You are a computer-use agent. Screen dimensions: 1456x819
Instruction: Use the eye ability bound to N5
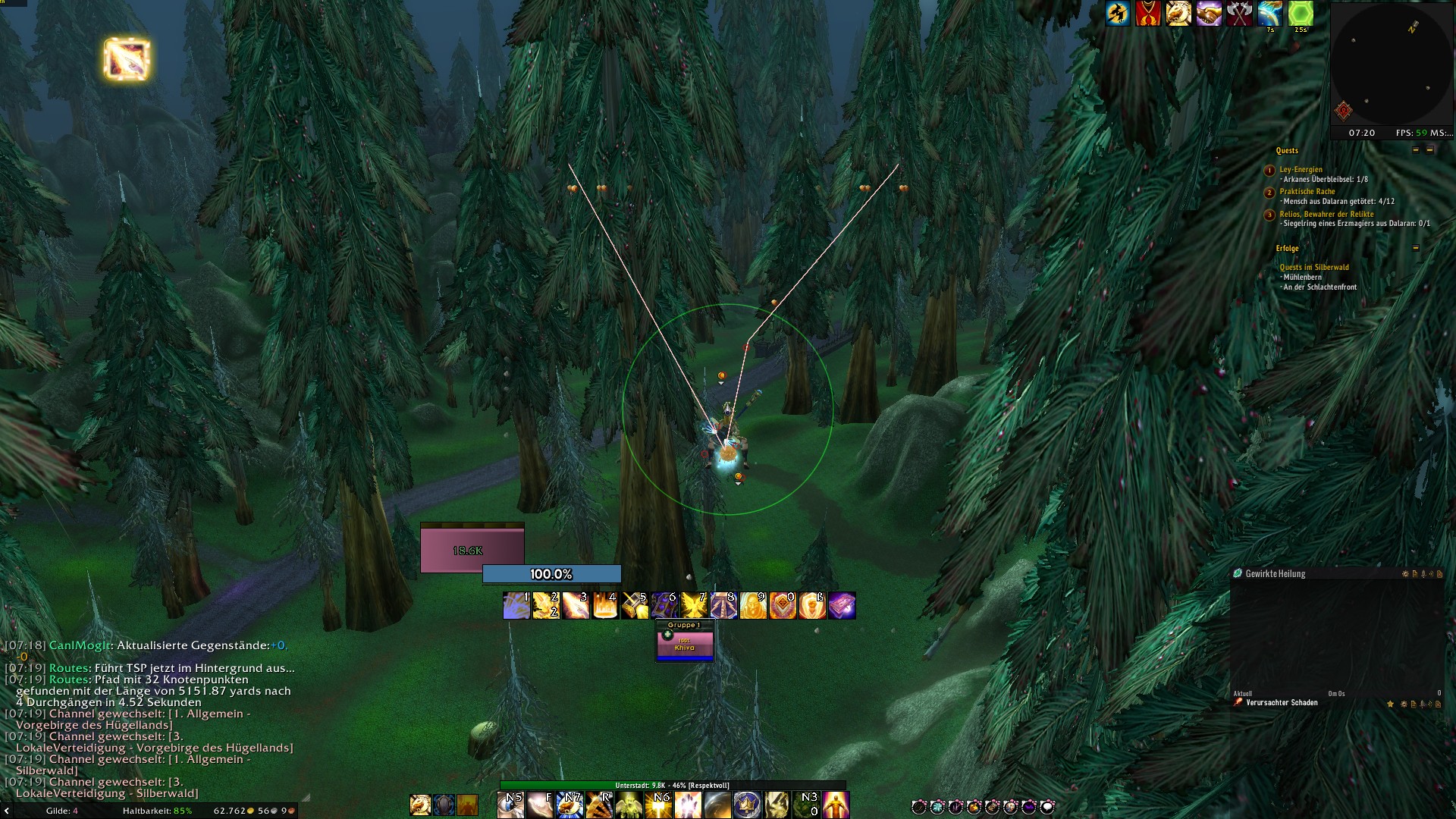point(510,805)
